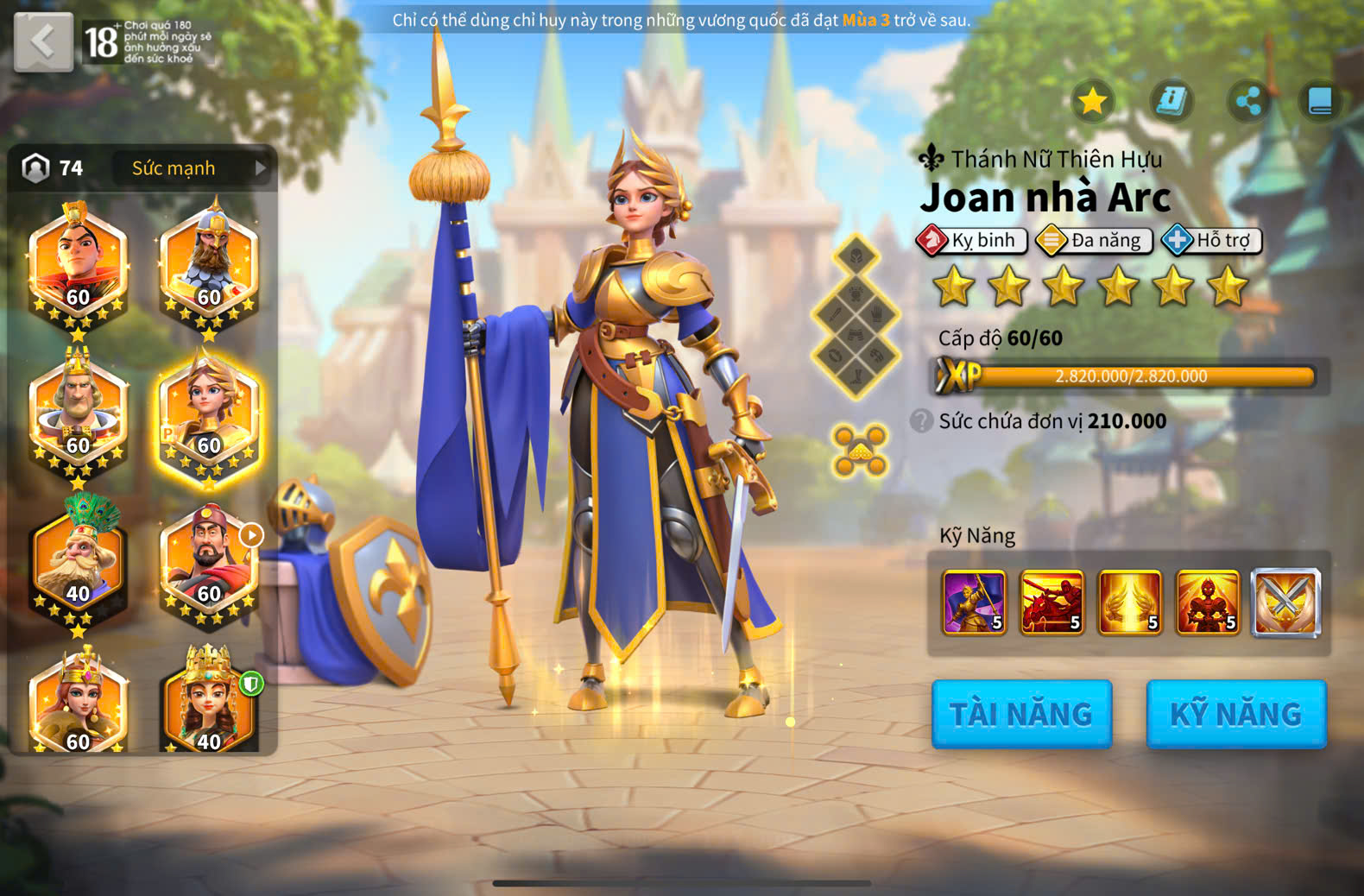This screenshot has width=1364, height=896.
Task: Open the commander info book icon
Action: (1171, 101)
